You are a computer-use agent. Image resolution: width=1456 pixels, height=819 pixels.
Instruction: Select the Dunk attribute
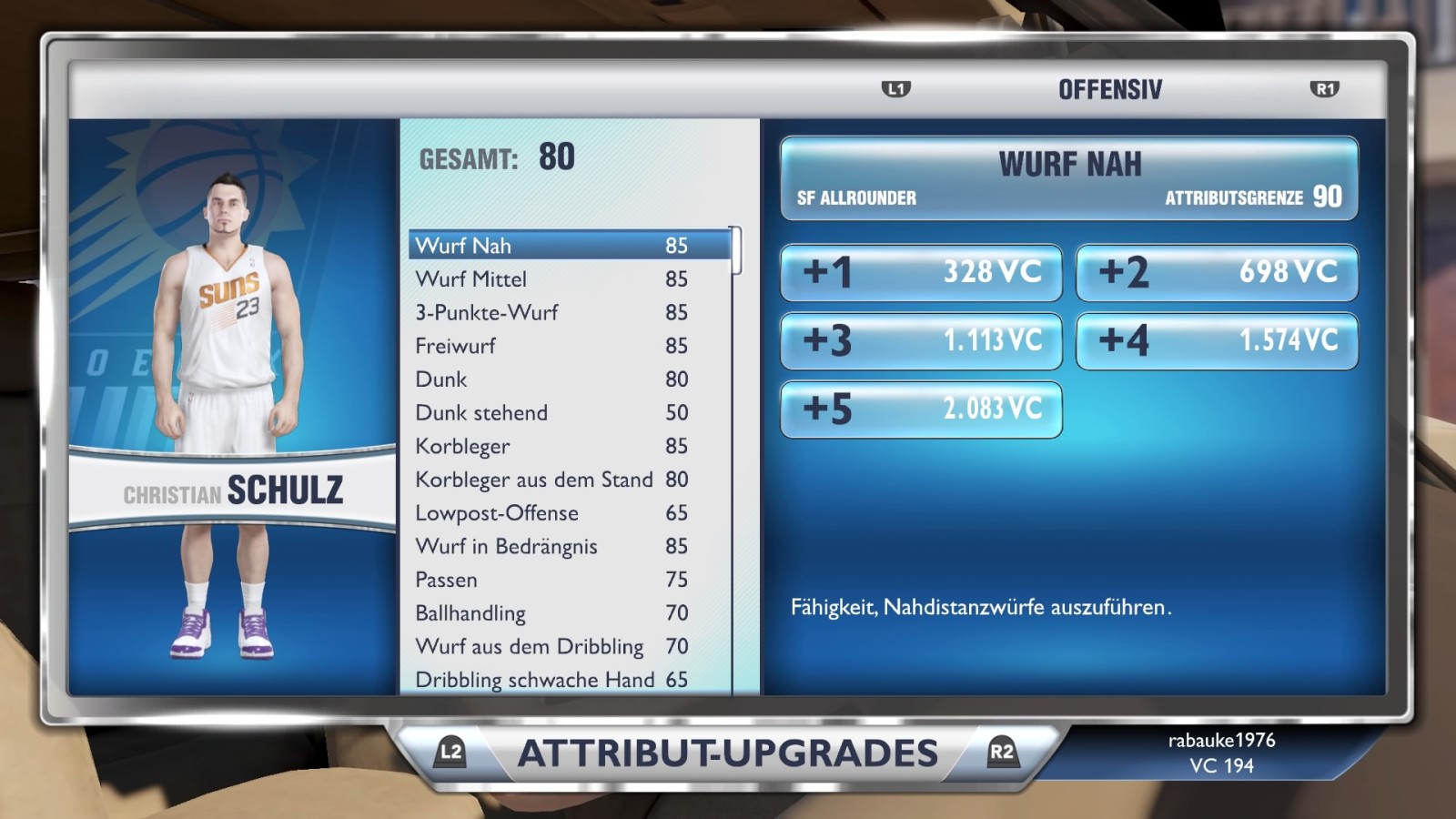coord(551,379)
